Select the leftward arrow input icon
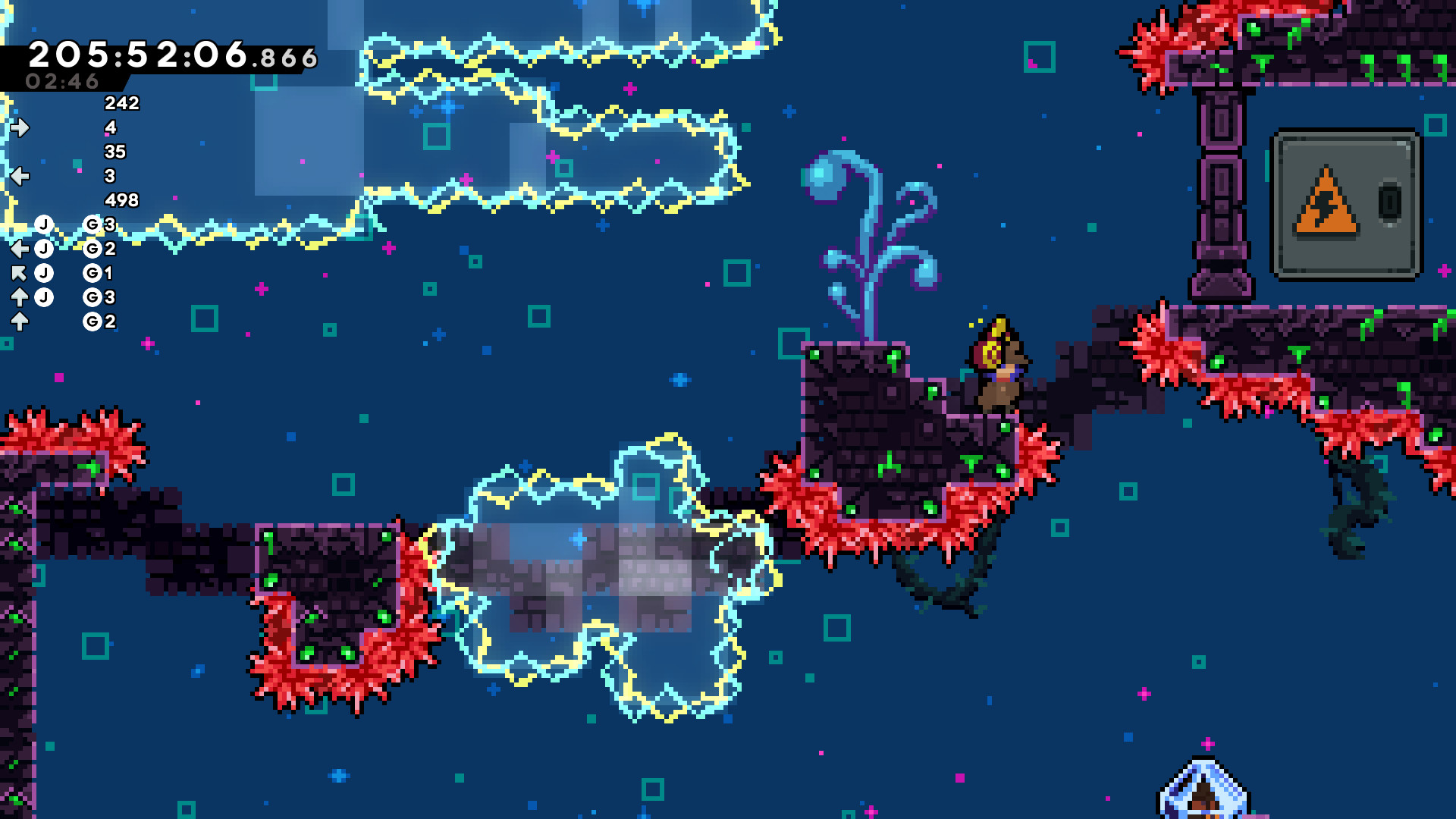1456x819 pixels. (20, 175)
